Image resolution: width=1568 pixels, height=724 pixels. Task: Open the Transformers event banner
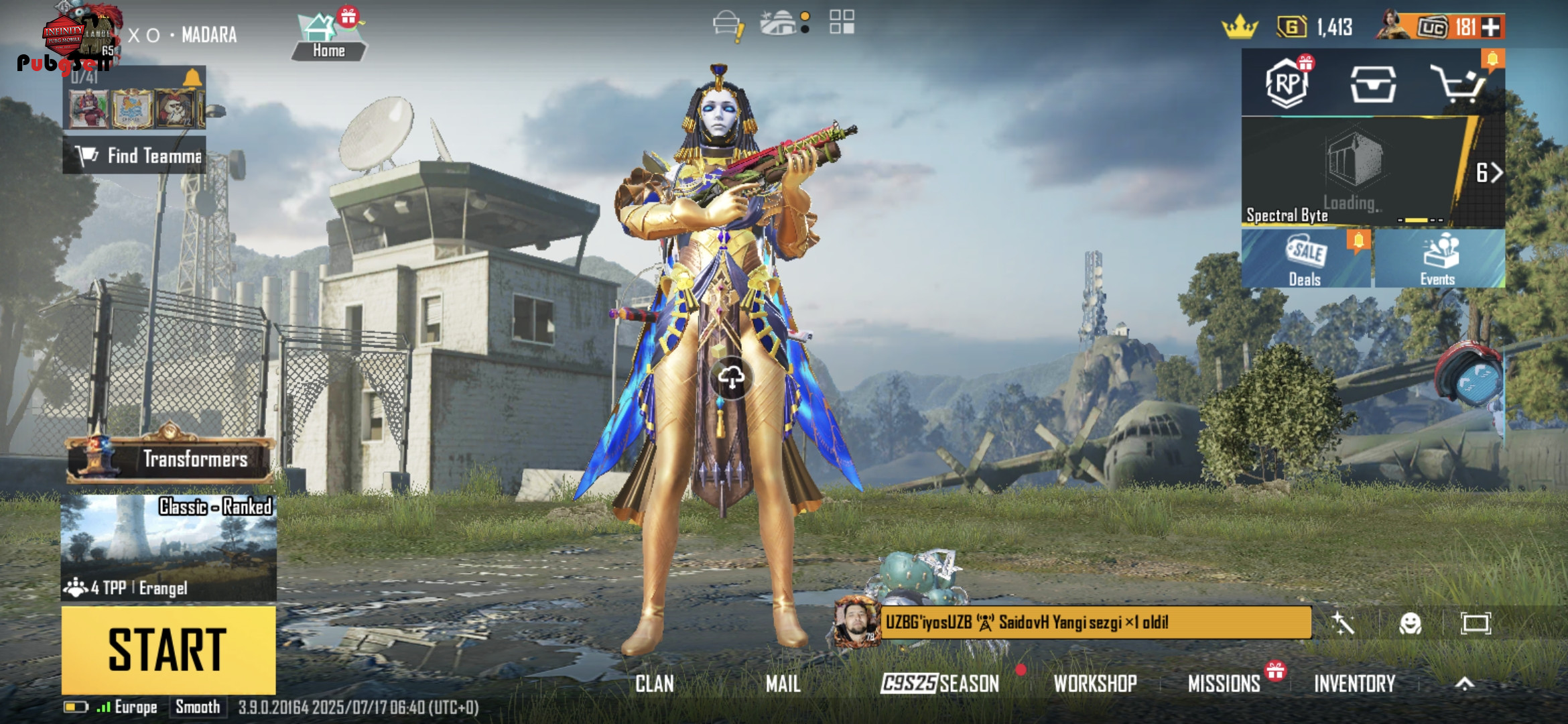pyautogui.click(x=170, y=459)
